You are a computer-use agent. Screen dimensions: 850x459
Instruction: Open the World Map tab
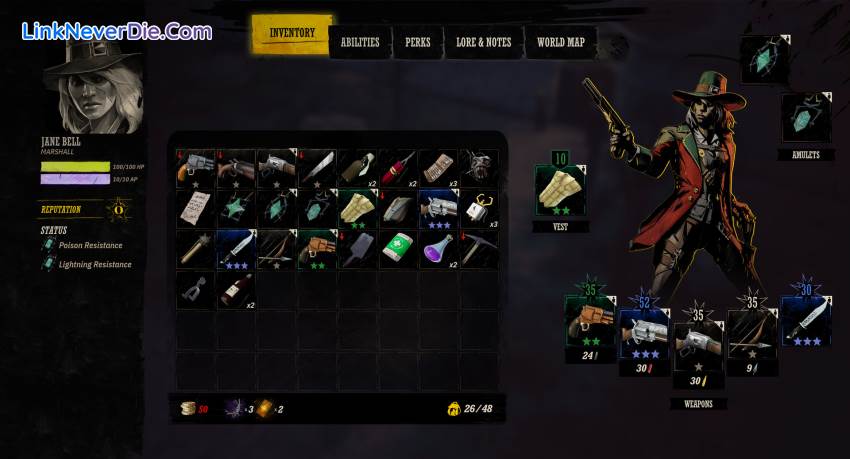click(x=560, y=42)
